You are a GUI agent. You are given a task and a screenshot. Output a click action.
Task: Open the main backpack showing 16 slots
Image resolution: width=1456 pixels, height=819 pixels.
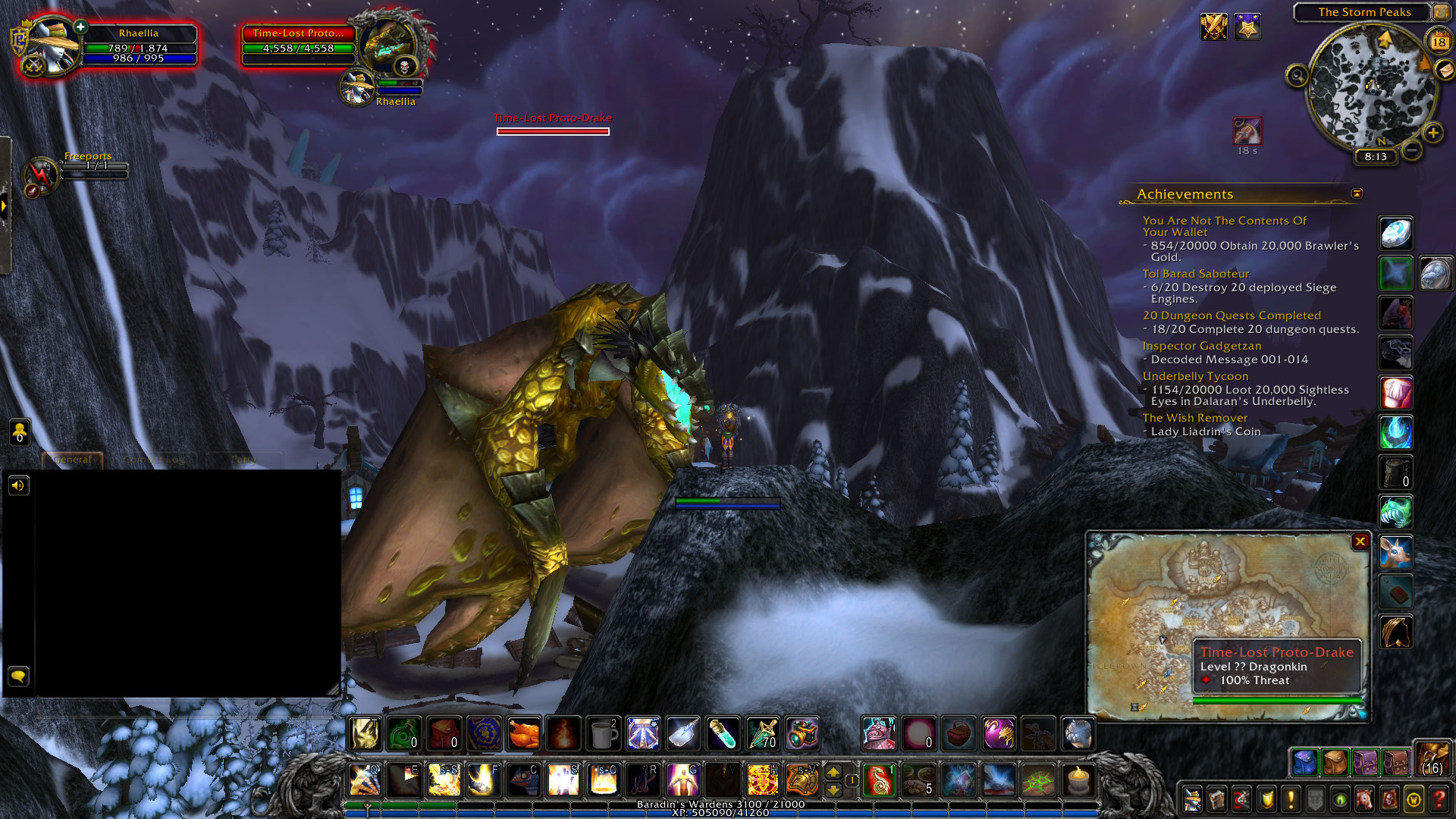tap(1432, 759)
